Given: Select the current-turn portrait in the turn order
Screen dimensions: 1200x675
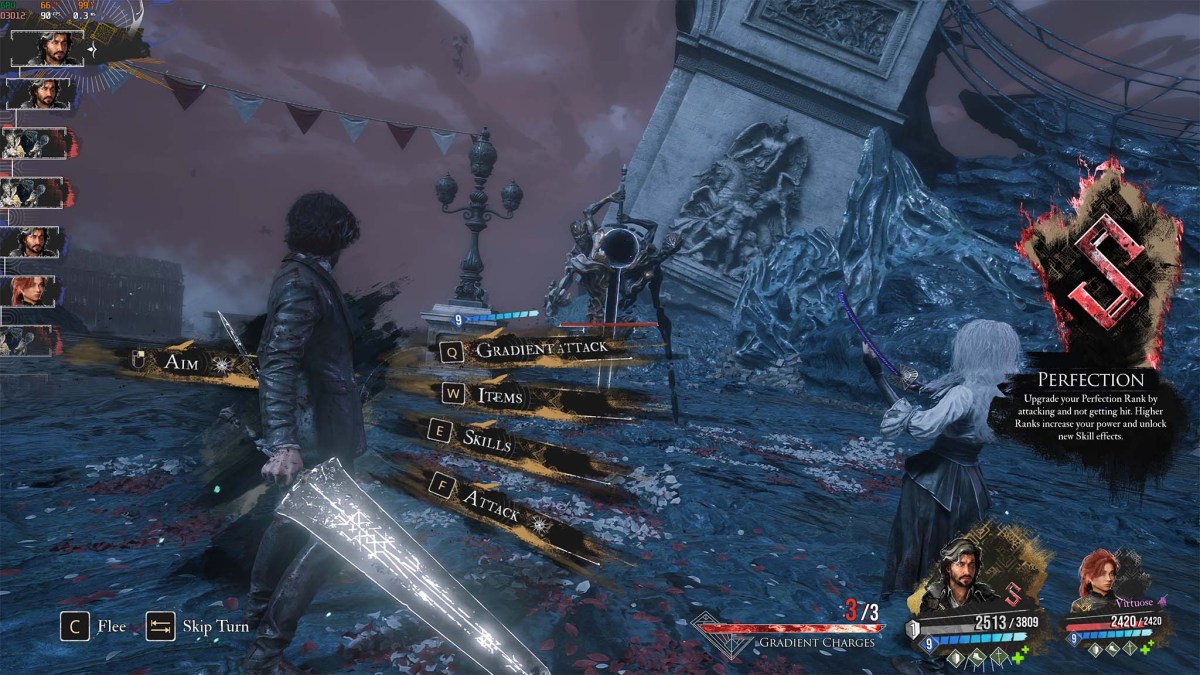Looking at the screenshot, I should 47,48.
